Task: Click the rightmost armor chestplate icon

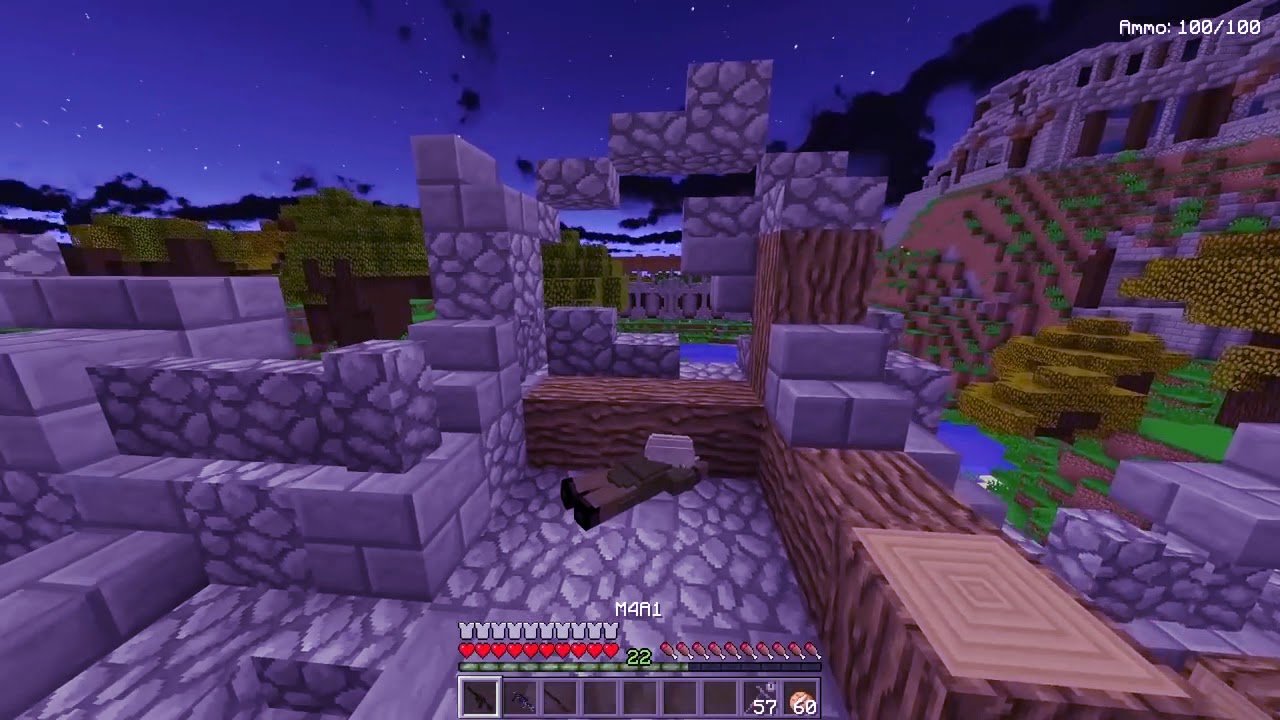Action: point(610,630)
